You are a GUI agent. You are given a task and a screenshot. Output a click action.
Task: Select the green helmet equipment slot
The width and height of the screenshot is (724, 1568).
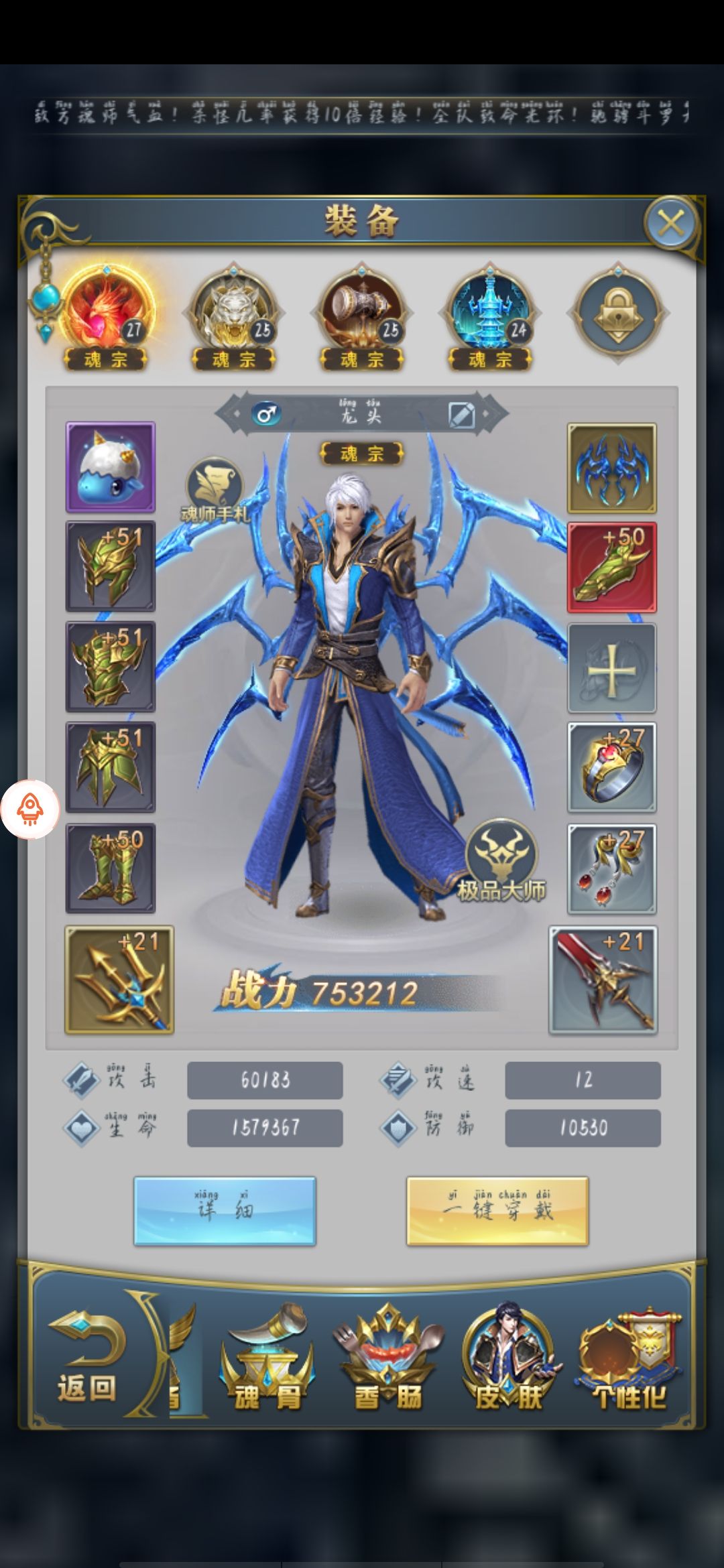(111, 567)
